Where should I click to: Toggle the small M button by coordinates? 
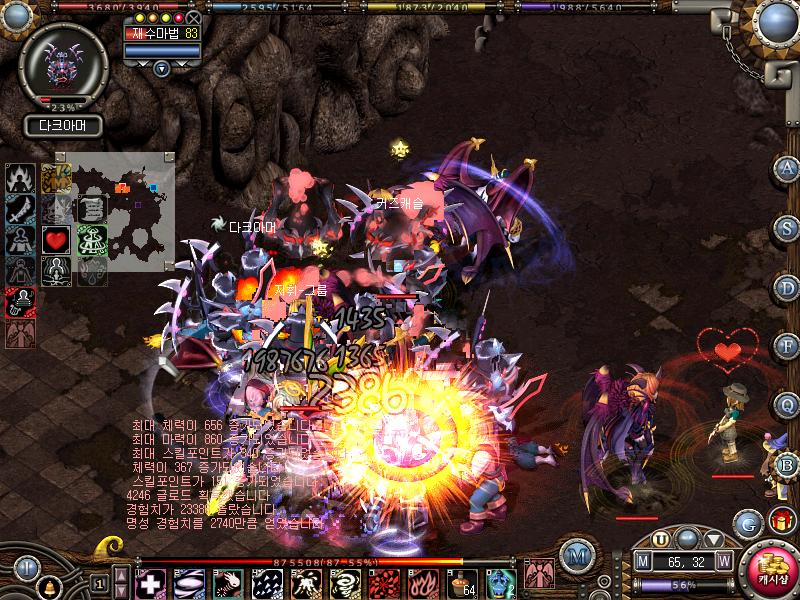[642, 563]
